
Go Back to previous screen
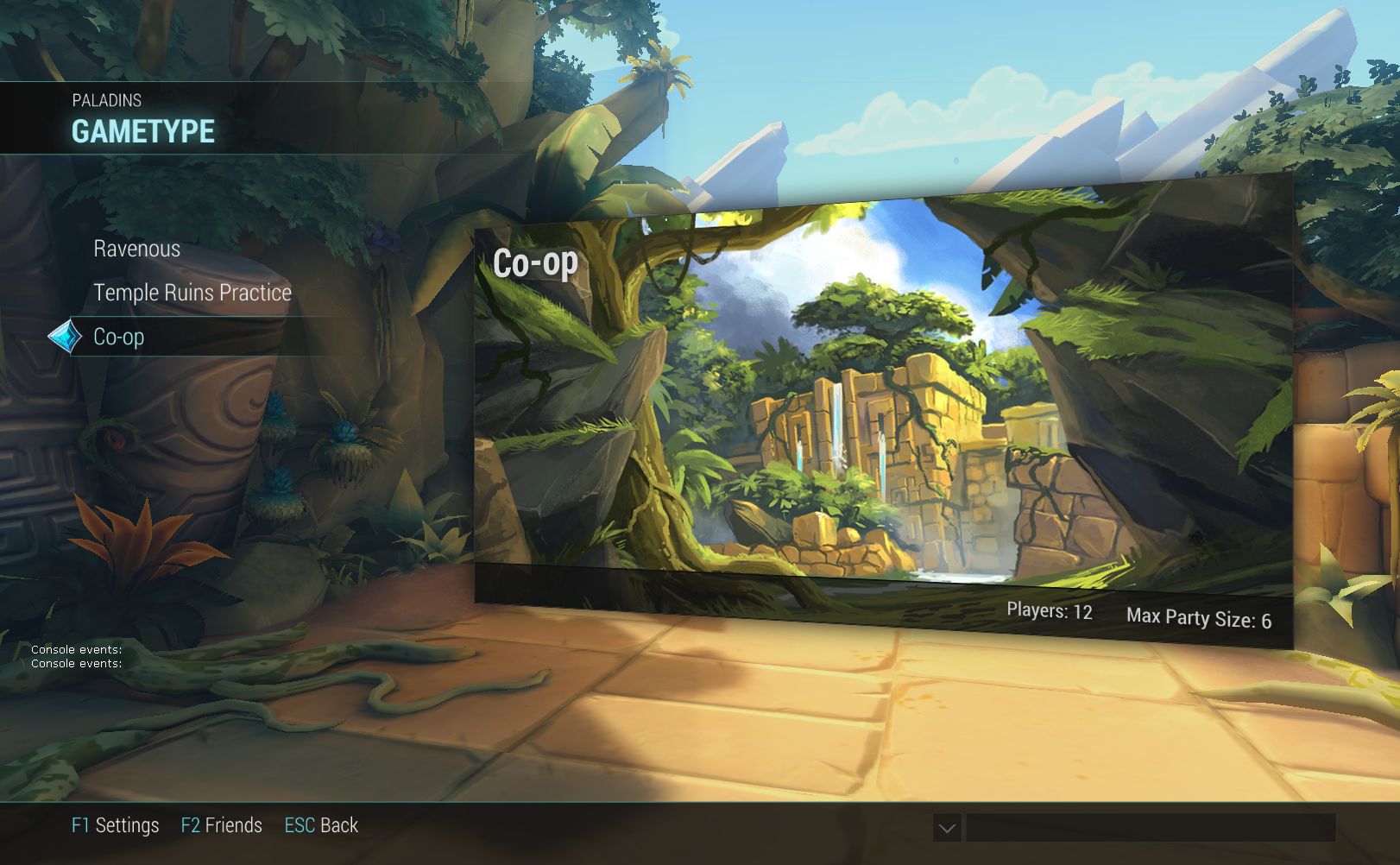[x=321, y=825]
